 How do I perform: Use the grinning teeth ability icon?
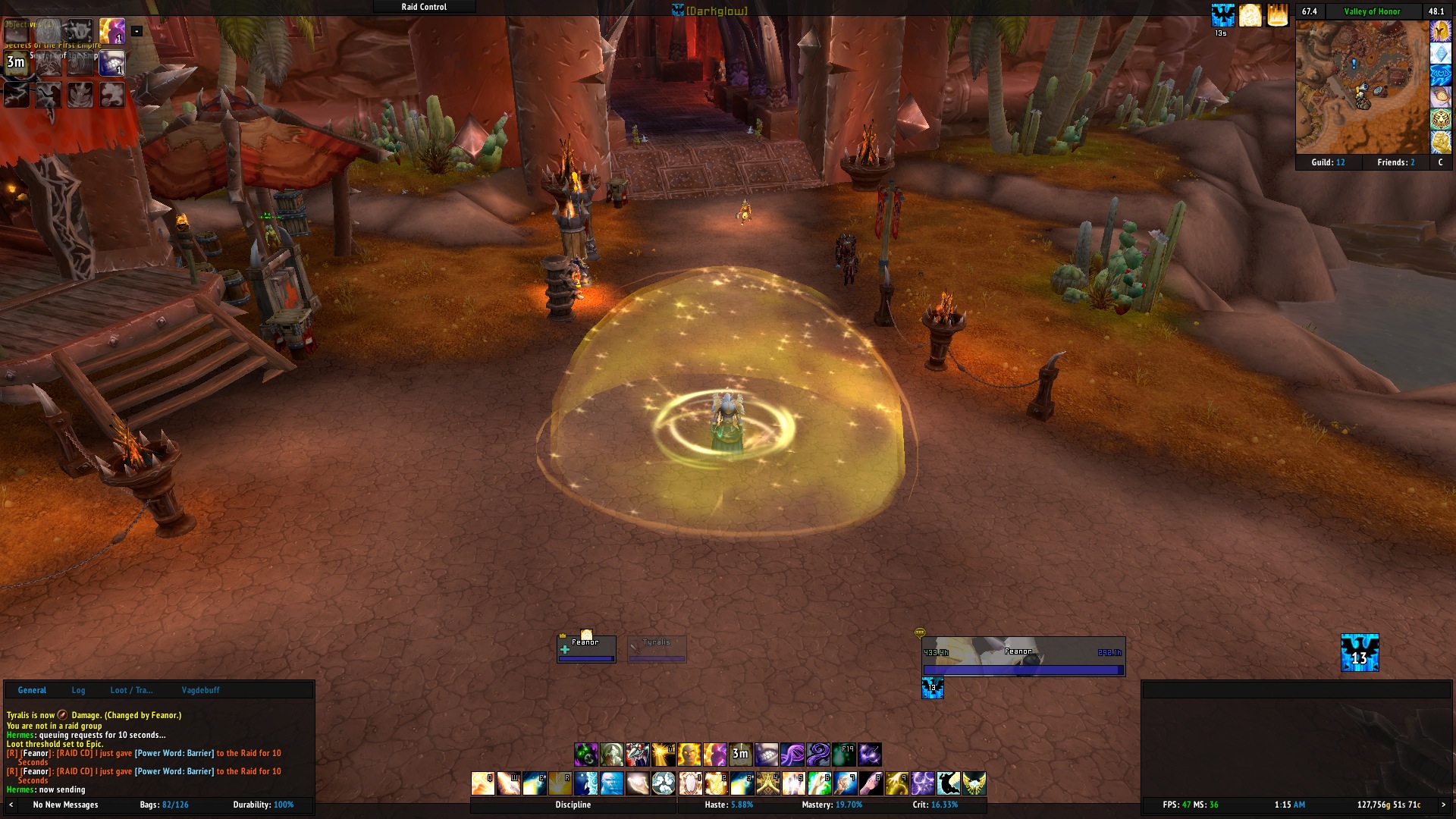pyautogui.click(x=766, y=754)
